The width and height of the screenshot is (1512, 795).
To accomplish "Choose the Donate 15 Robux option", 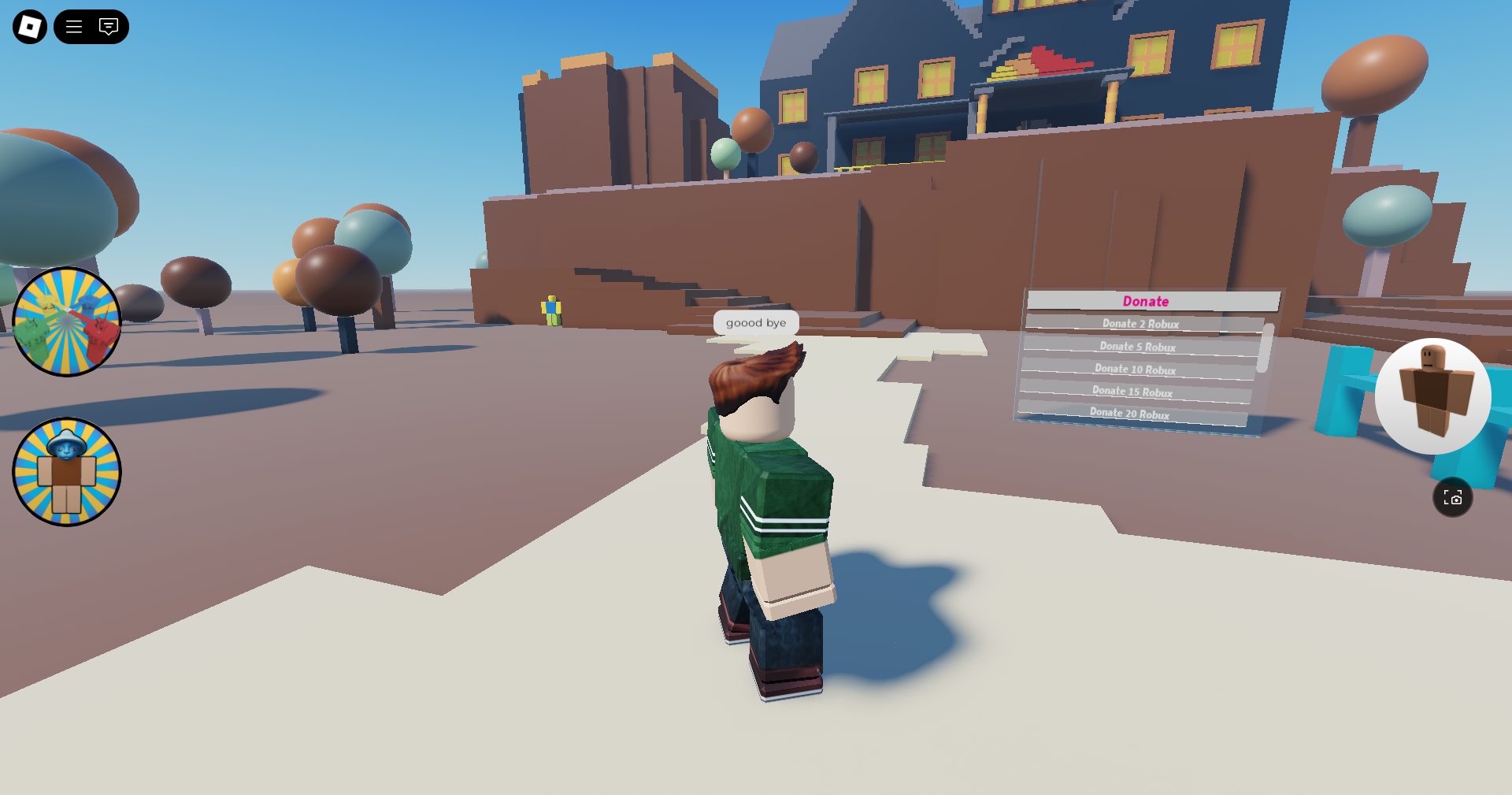I will [1132, 391].
